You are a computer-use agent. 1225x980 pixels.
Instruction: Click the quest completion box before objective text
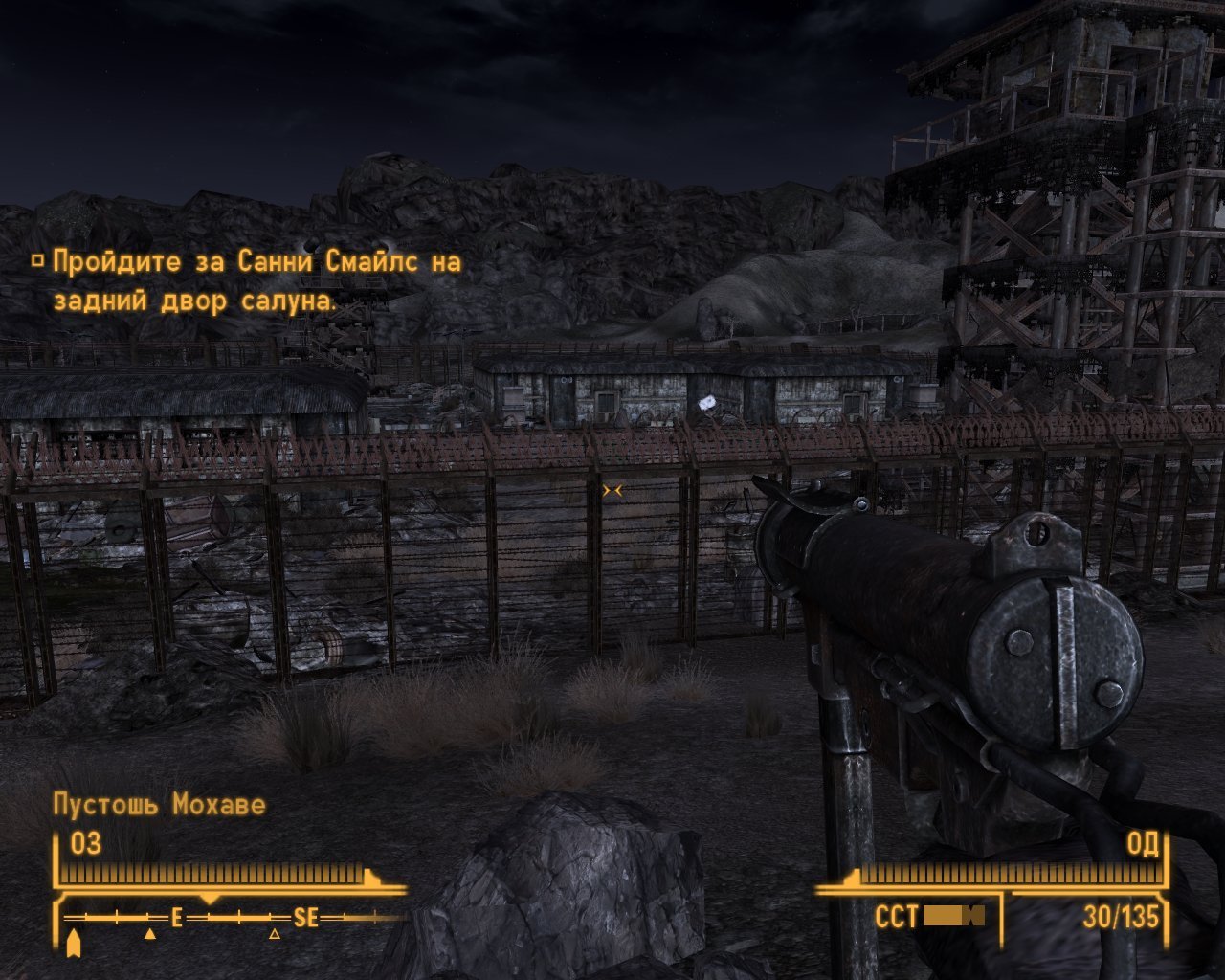[x=38, y=259]
